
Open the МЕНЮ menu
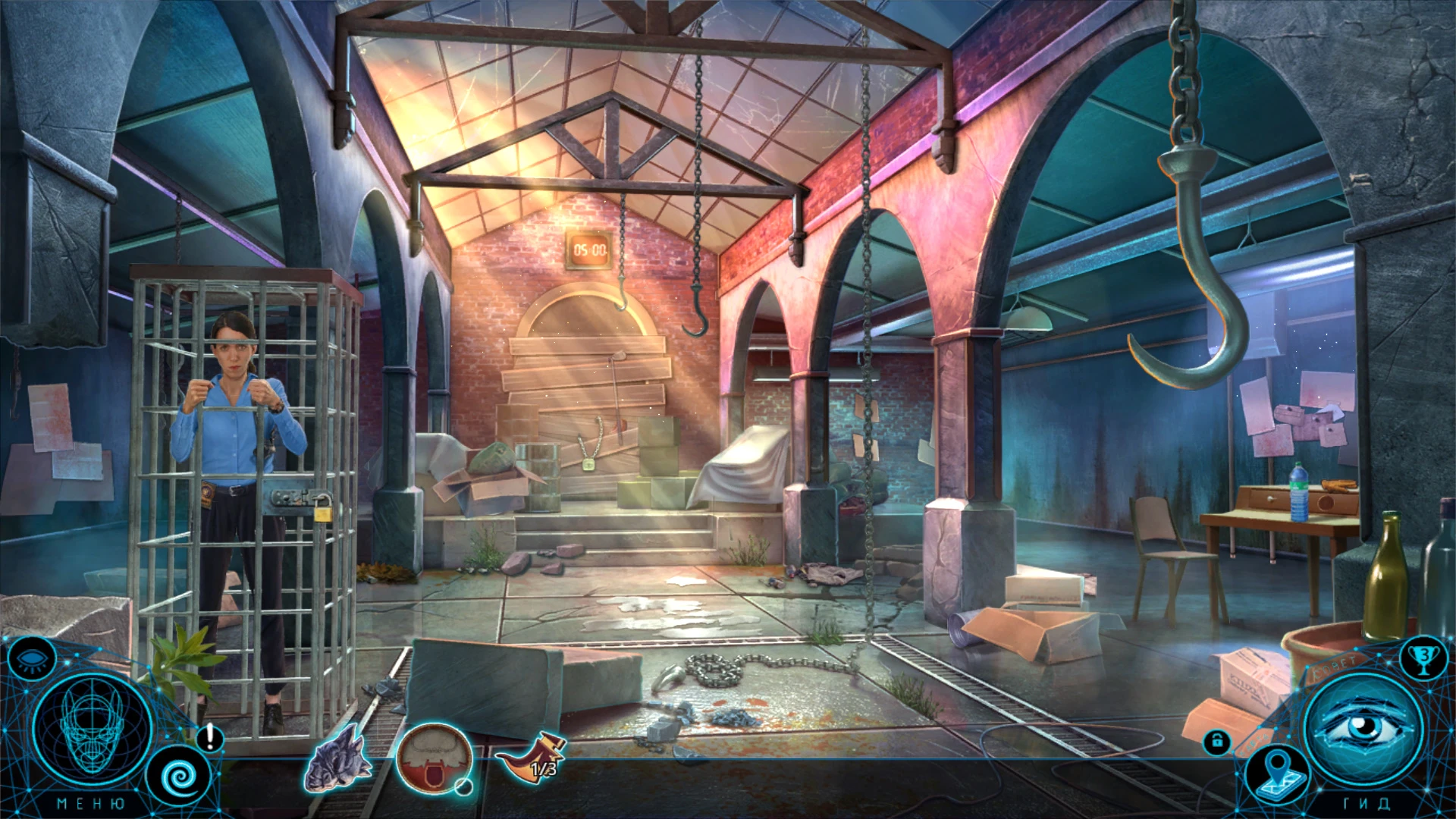[x=91, y=804]
